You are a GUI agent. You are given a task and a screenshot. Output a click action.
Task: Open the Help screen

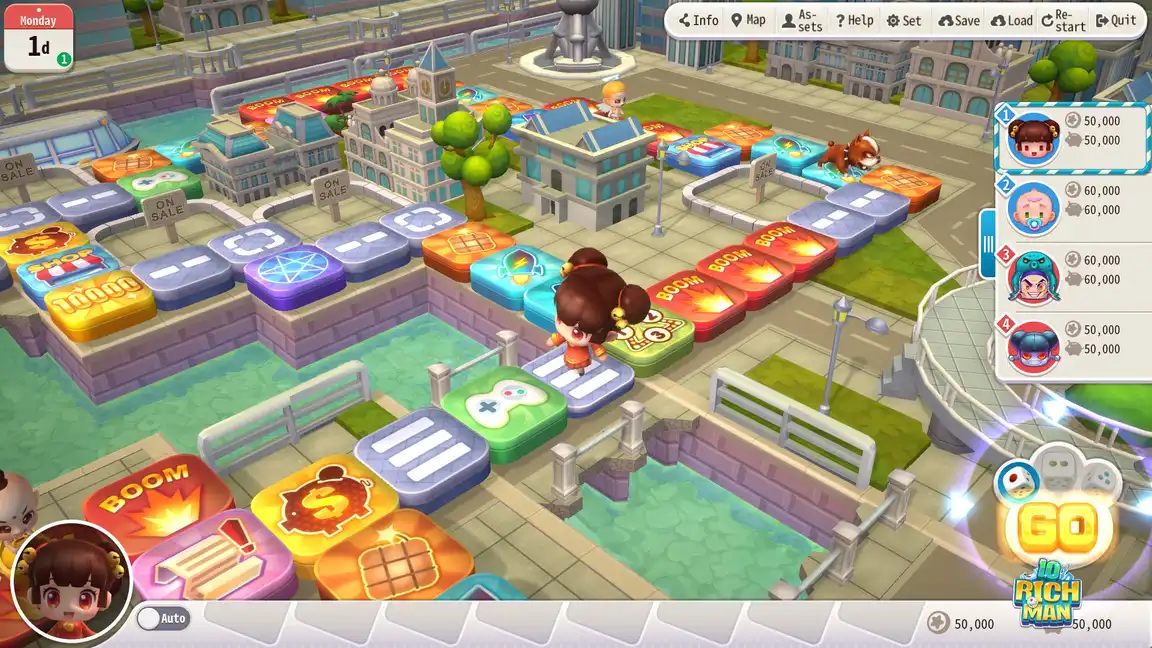pos(855,20)
